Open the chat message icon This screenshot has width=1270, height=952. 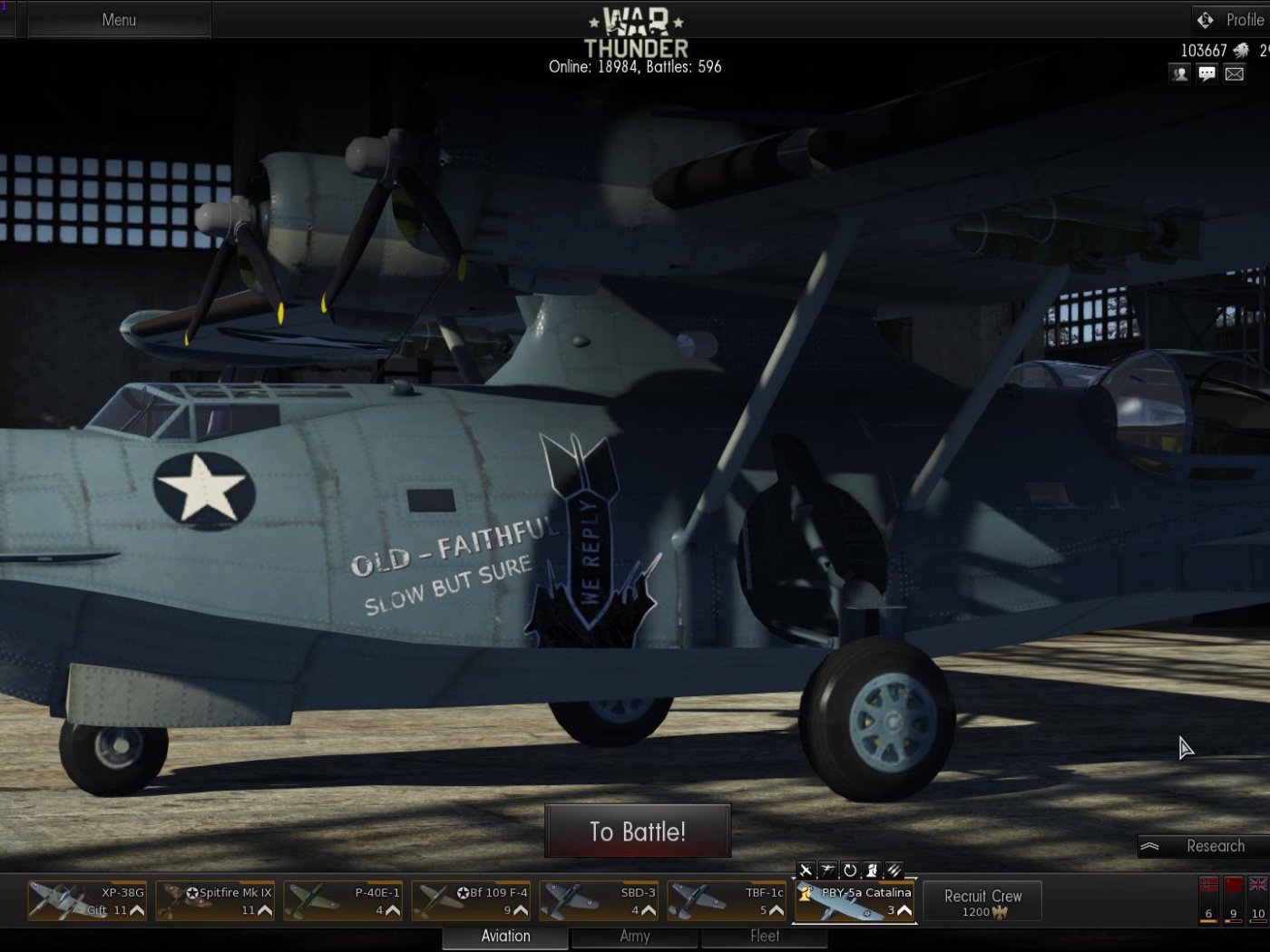1206,73
